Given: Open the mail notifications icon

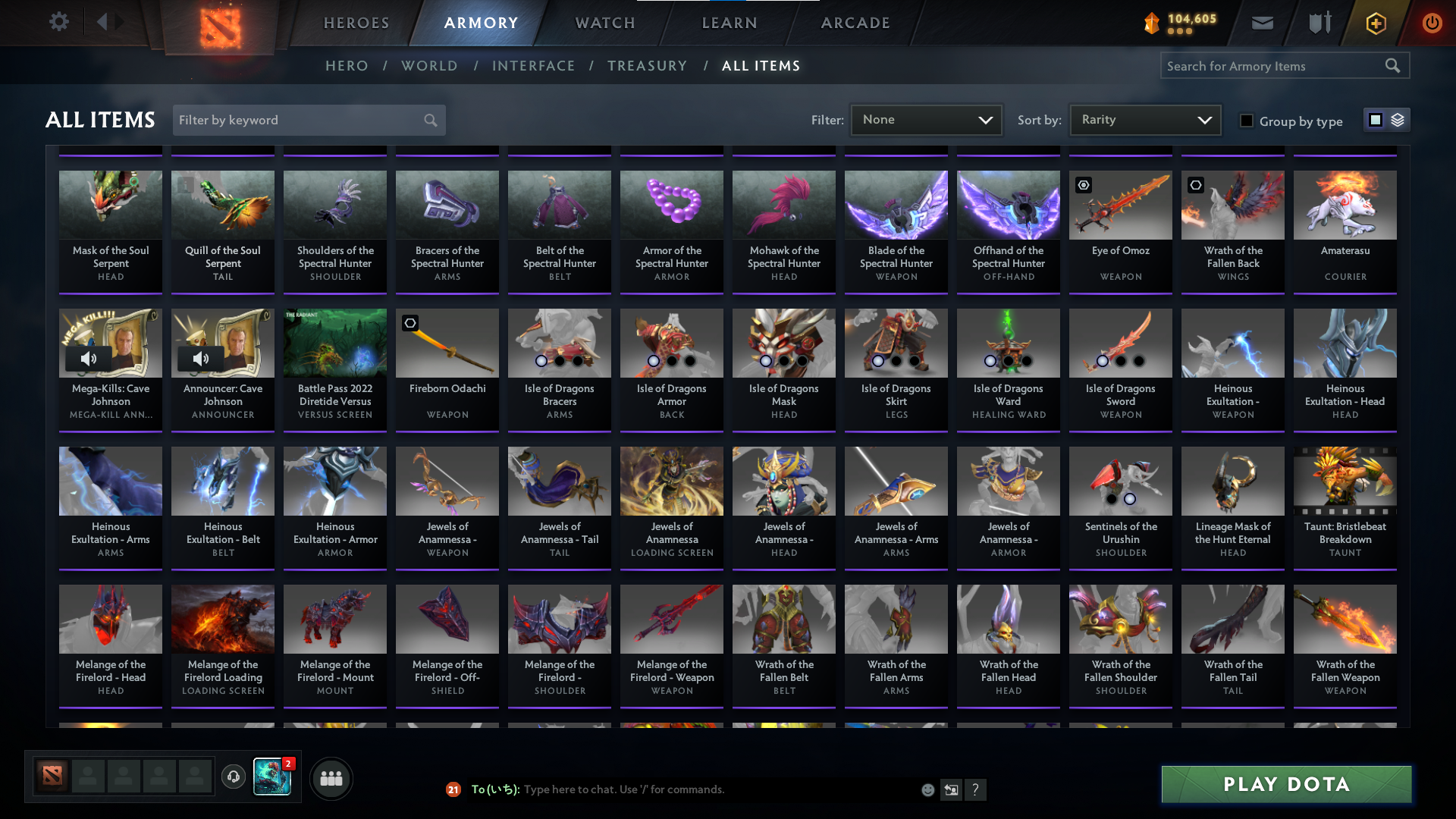Looking at the screenshot, I should 1262,23.
